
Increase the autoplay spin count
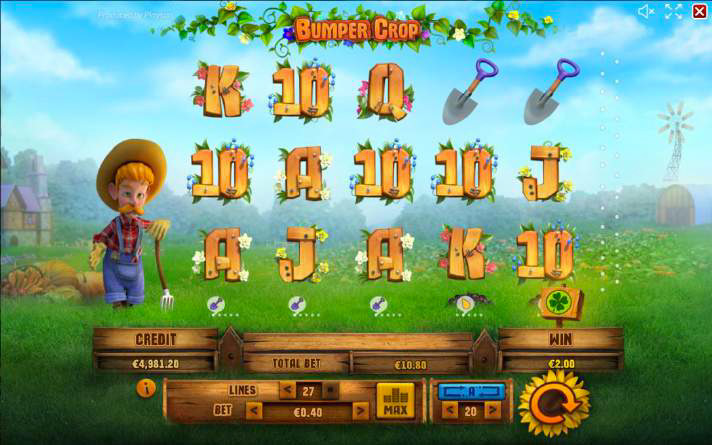point(492,410)
